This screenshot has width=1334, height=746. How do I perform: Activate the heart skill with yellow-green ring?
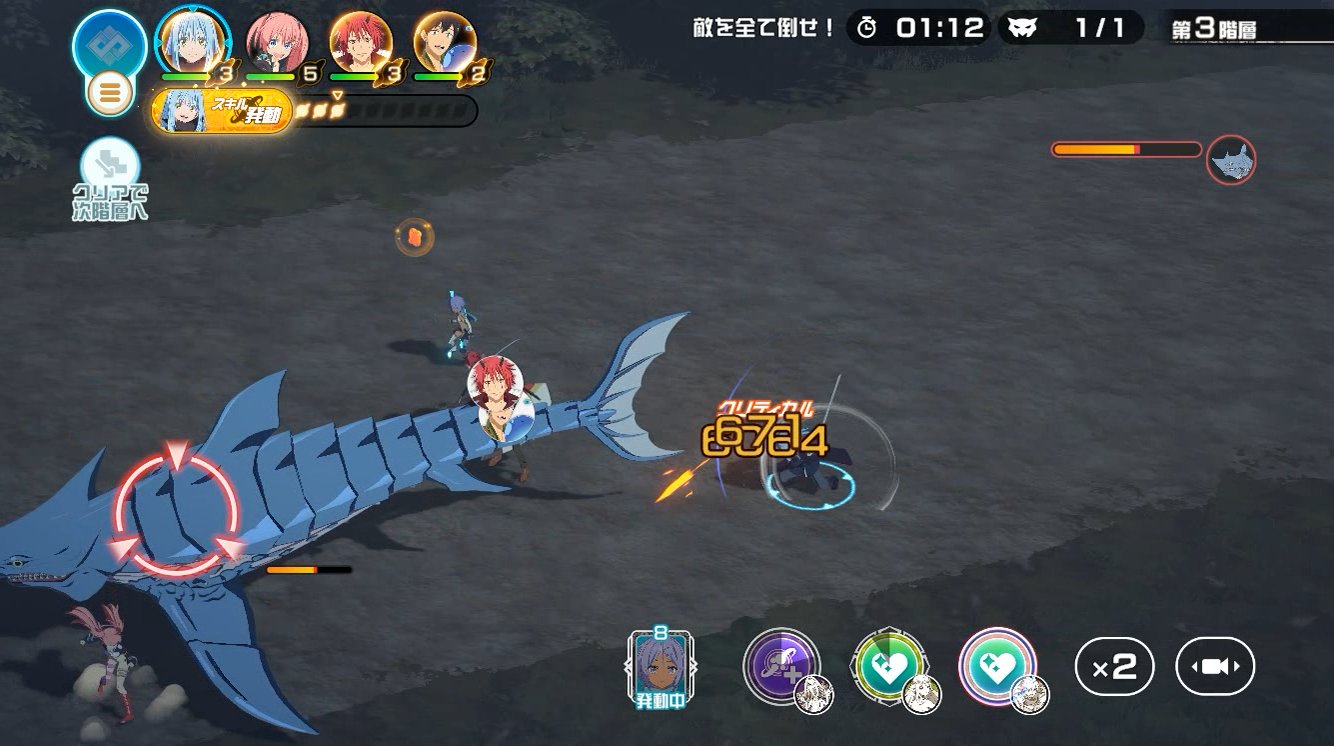[x=889, y=666]
